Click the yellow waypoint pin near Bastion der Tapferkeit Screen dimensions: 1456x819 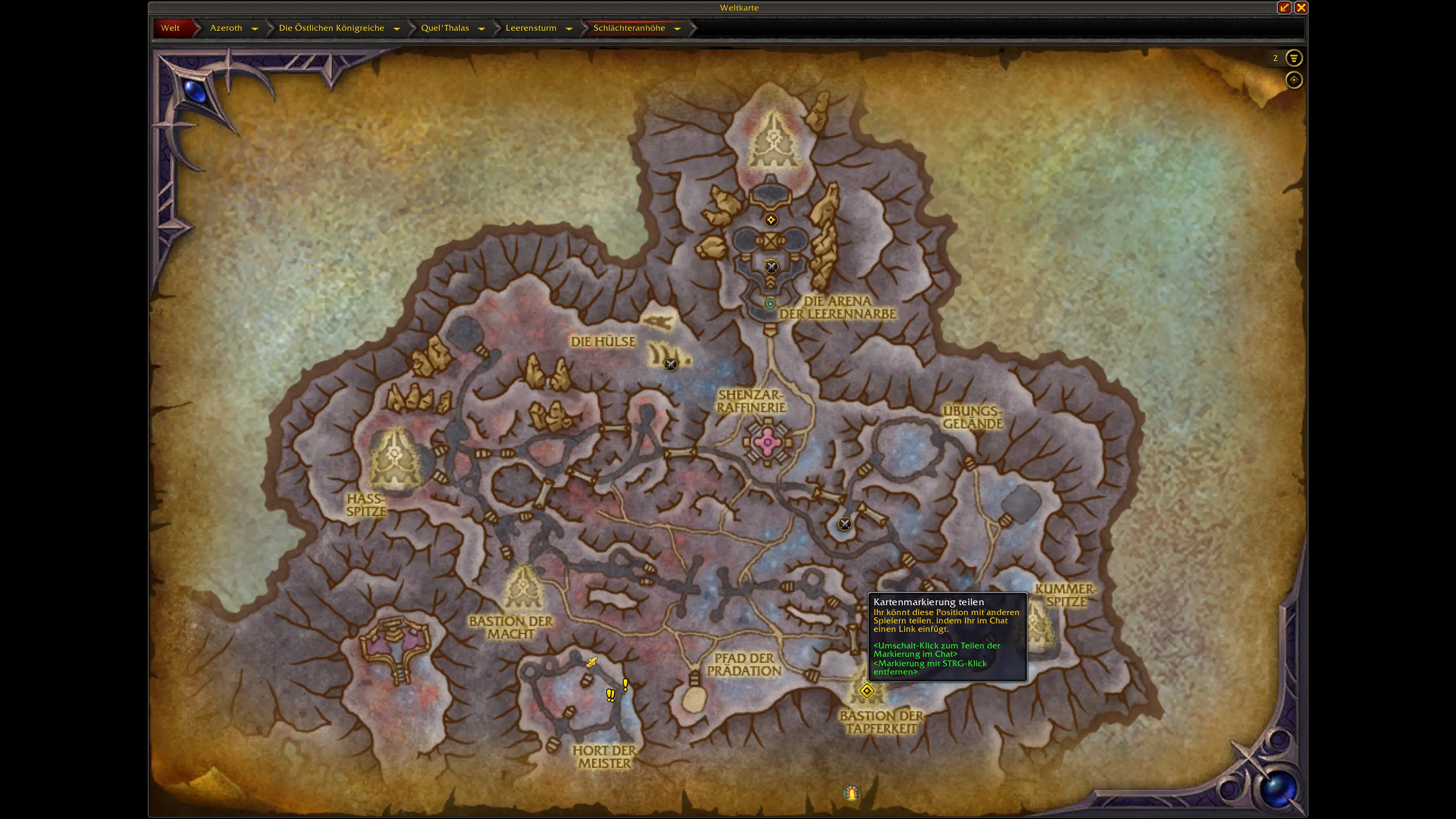(866, 691)
